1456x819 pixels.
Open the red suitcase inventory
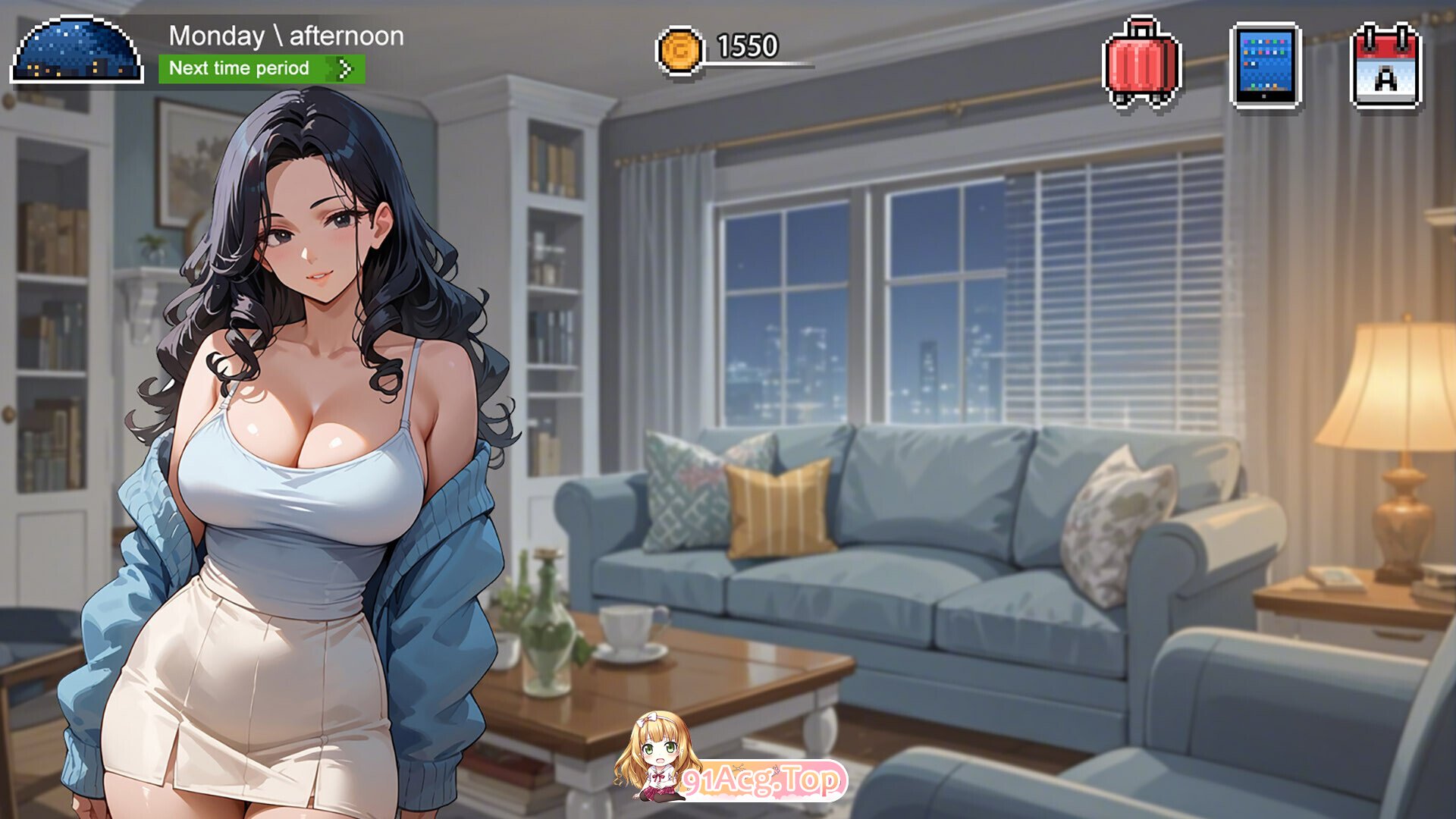pyautogui.click(x=1142, y=64)
